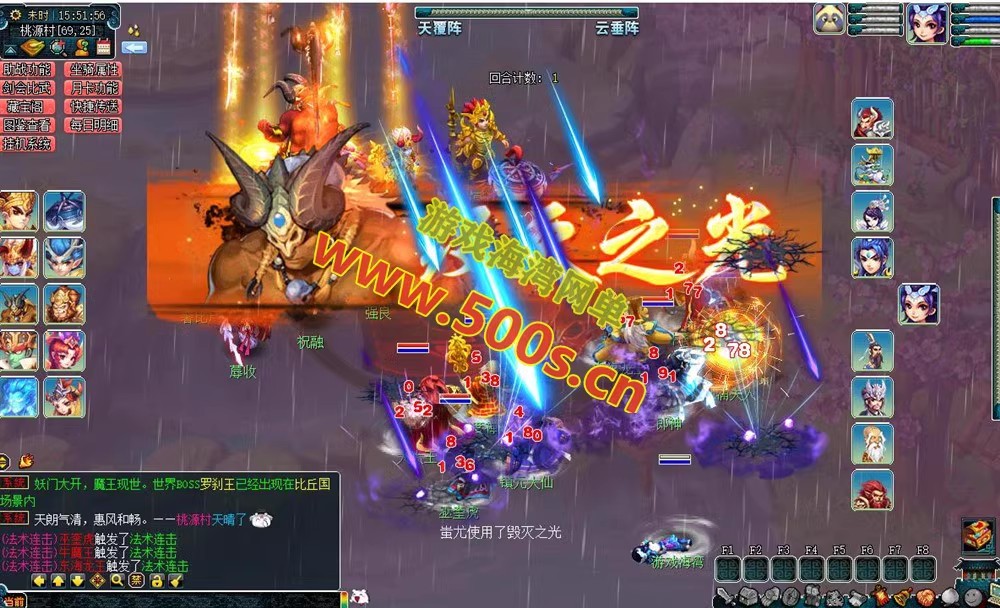Open the 挂机系统 auto-battle system

27,144
